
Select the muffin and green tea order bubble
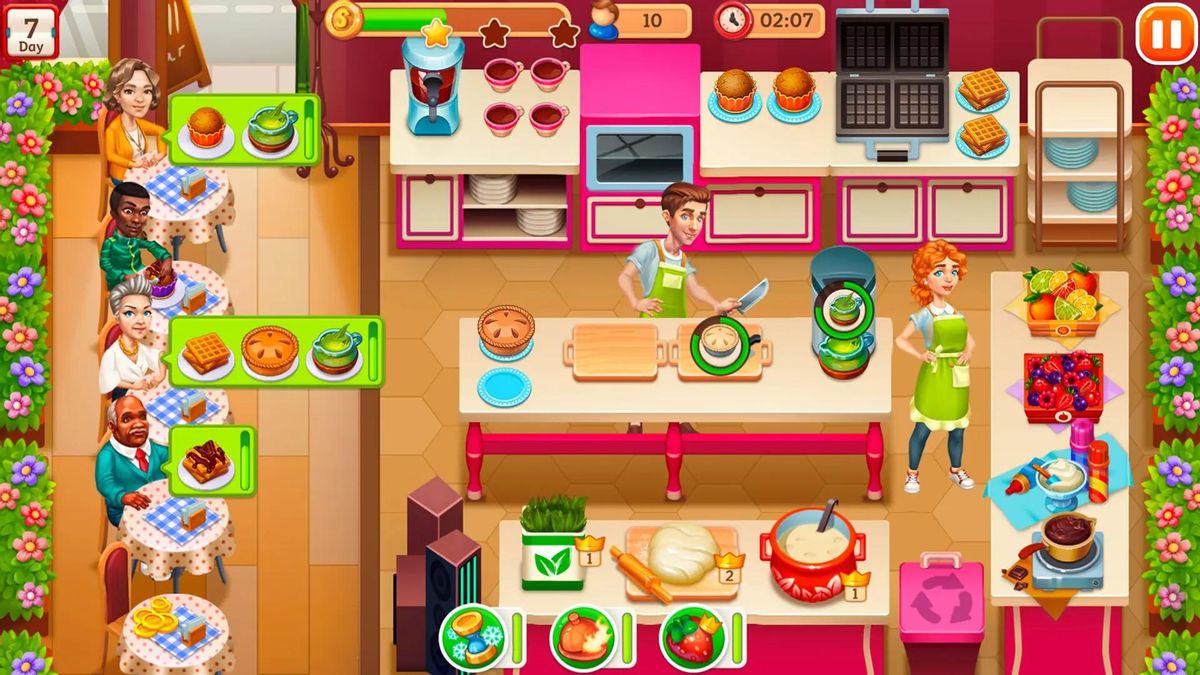pos(244,130)
